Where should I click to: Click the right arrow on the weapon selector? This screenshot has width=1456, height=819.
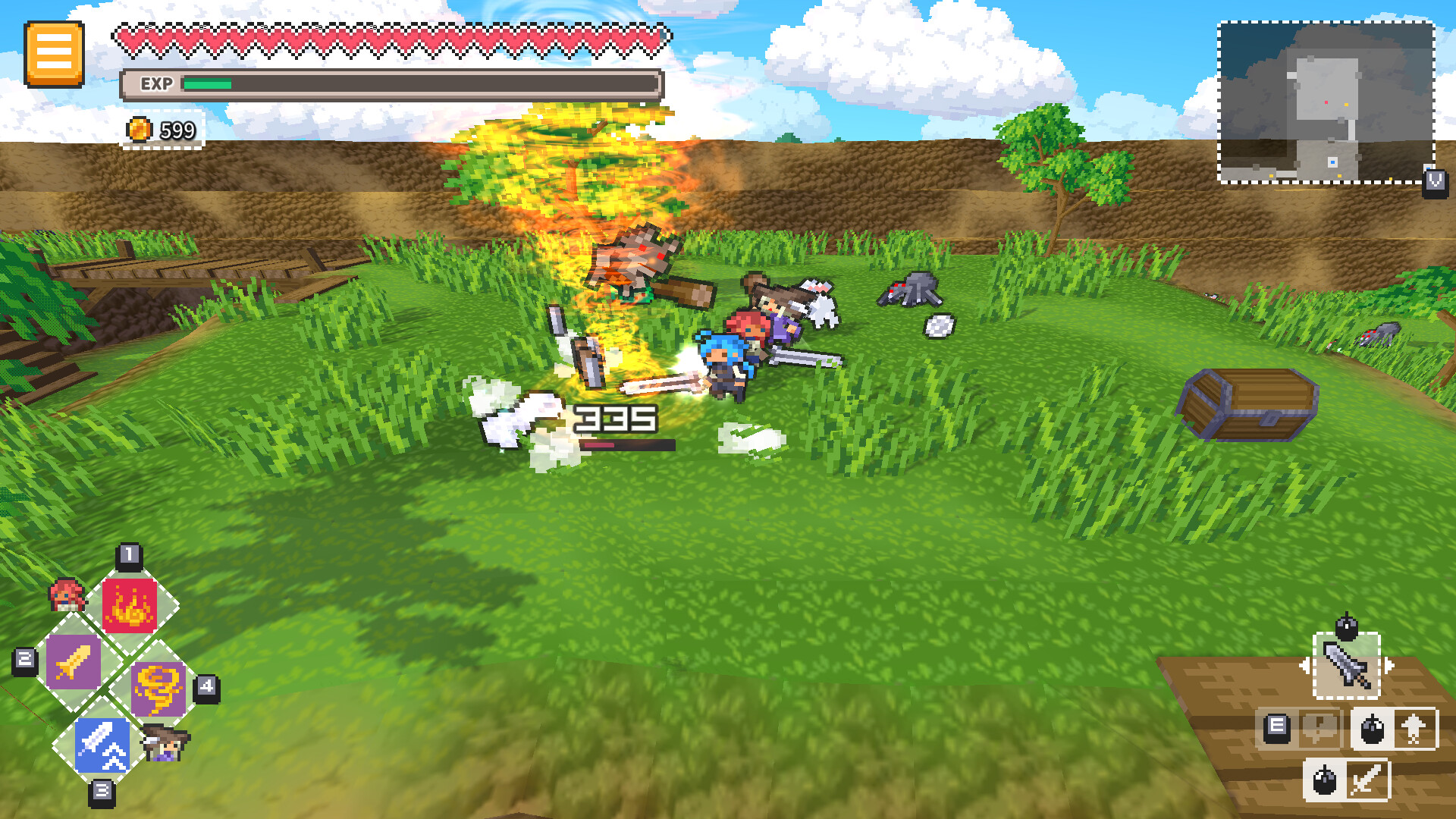coord(1390,664)
